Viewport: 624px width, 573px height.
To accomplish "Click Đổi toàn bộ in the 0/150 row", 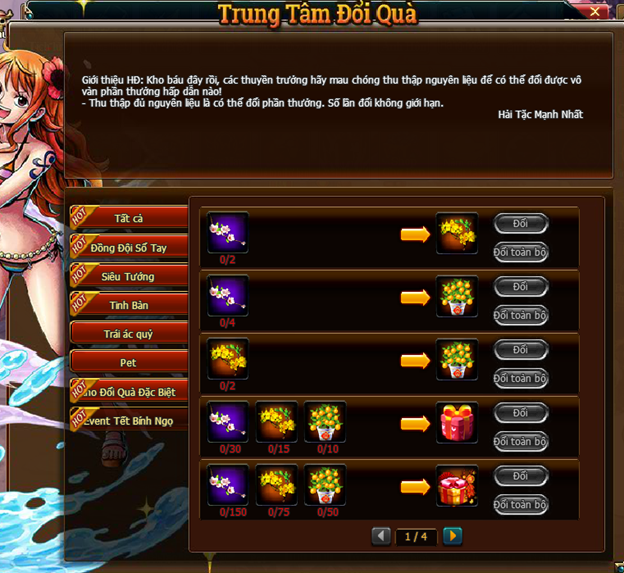I will 521,504.
